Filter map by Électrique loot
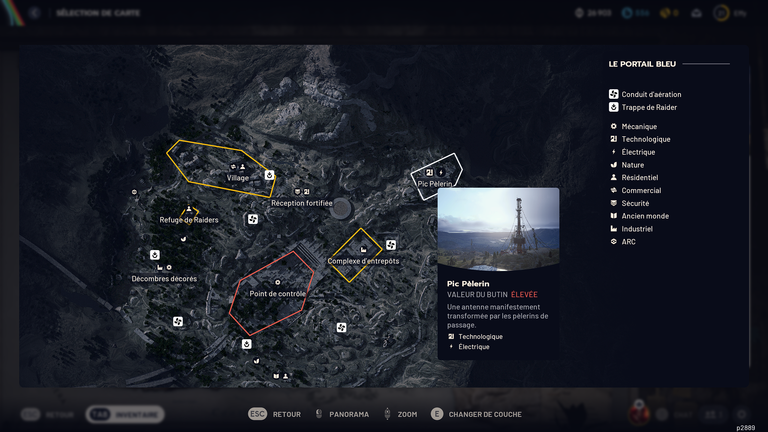 (638, 152)
